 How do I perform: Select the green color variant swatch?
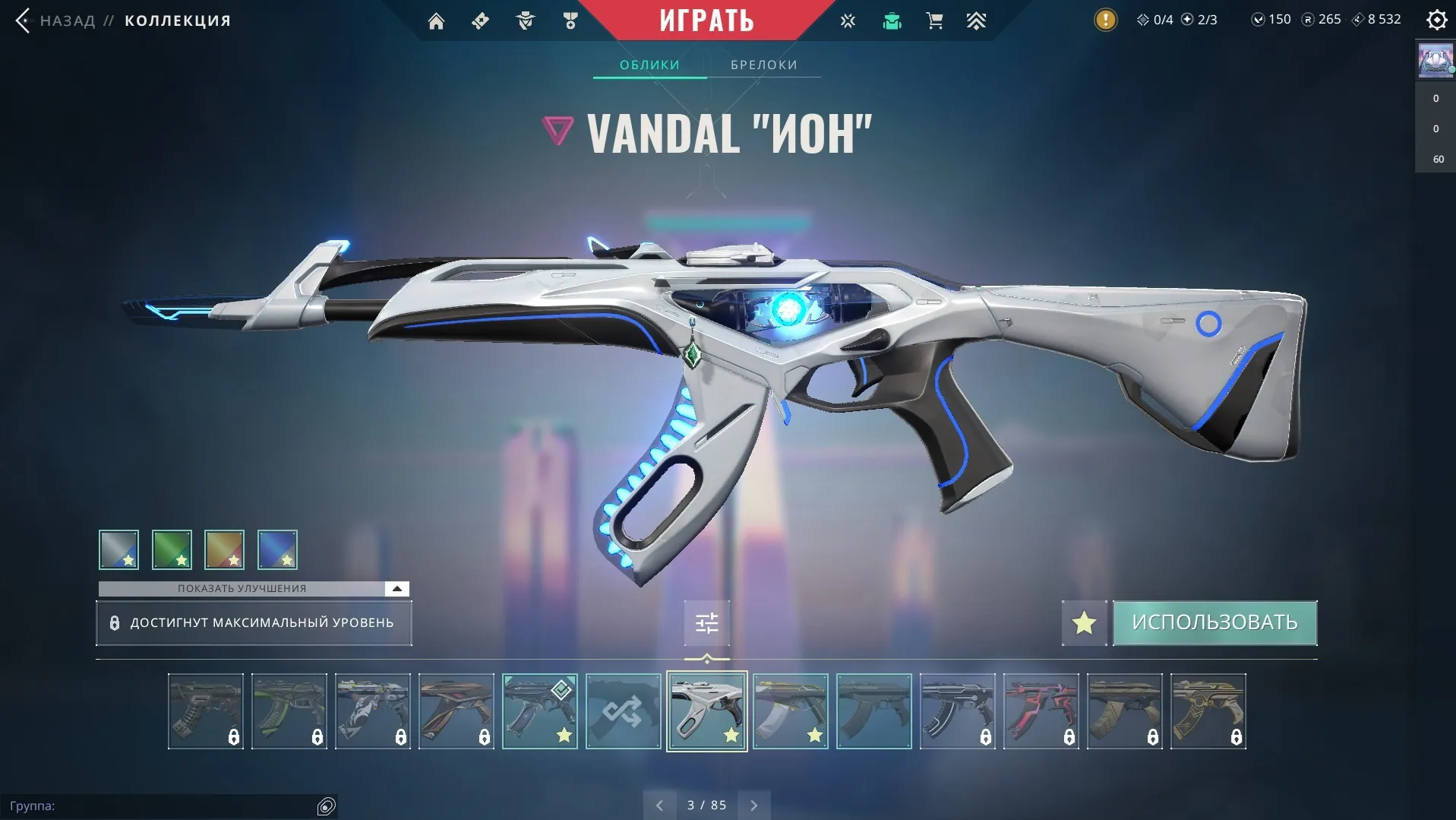172,549
